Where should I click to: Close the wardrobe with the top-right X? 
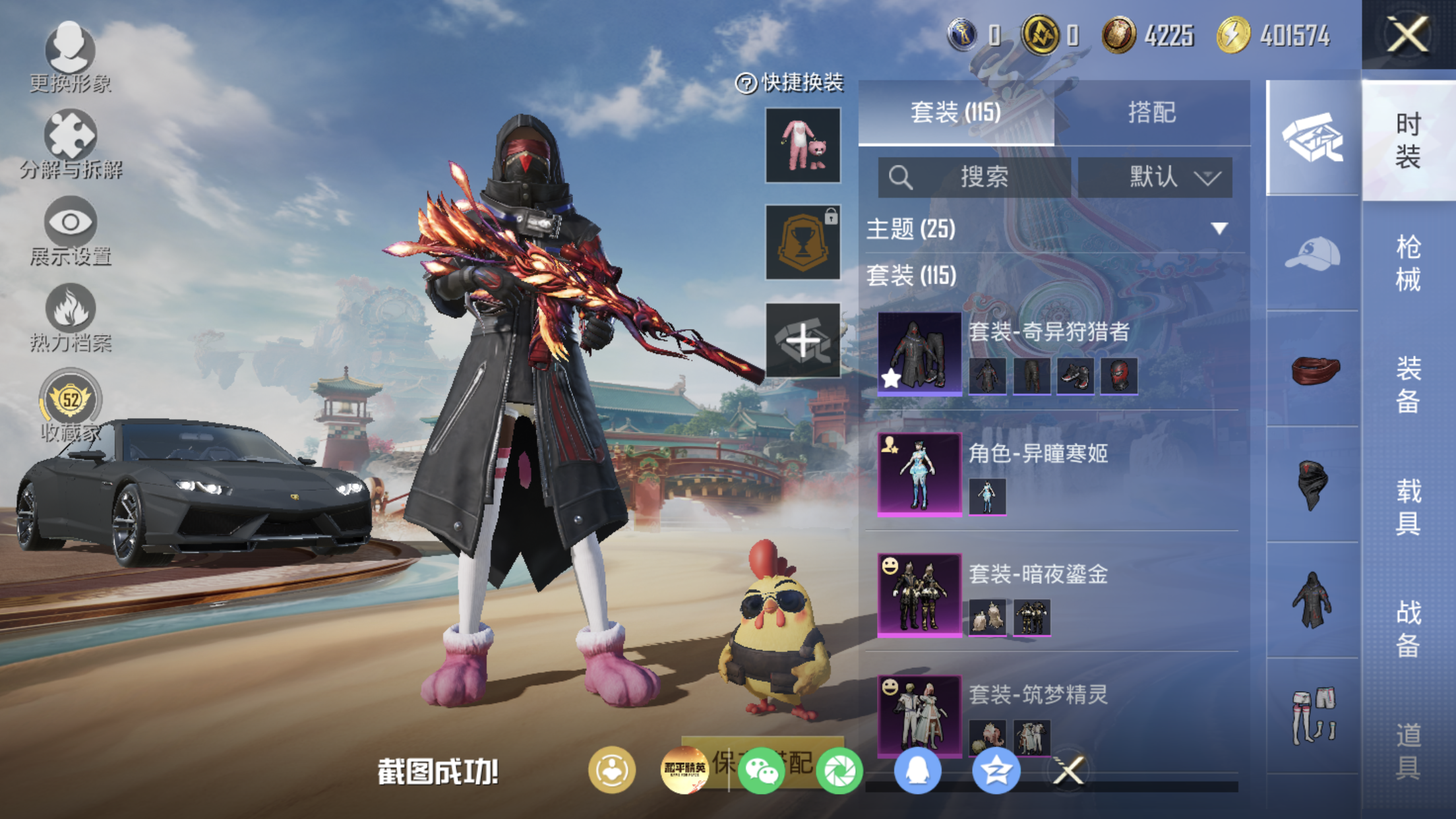pos(1408,34)
